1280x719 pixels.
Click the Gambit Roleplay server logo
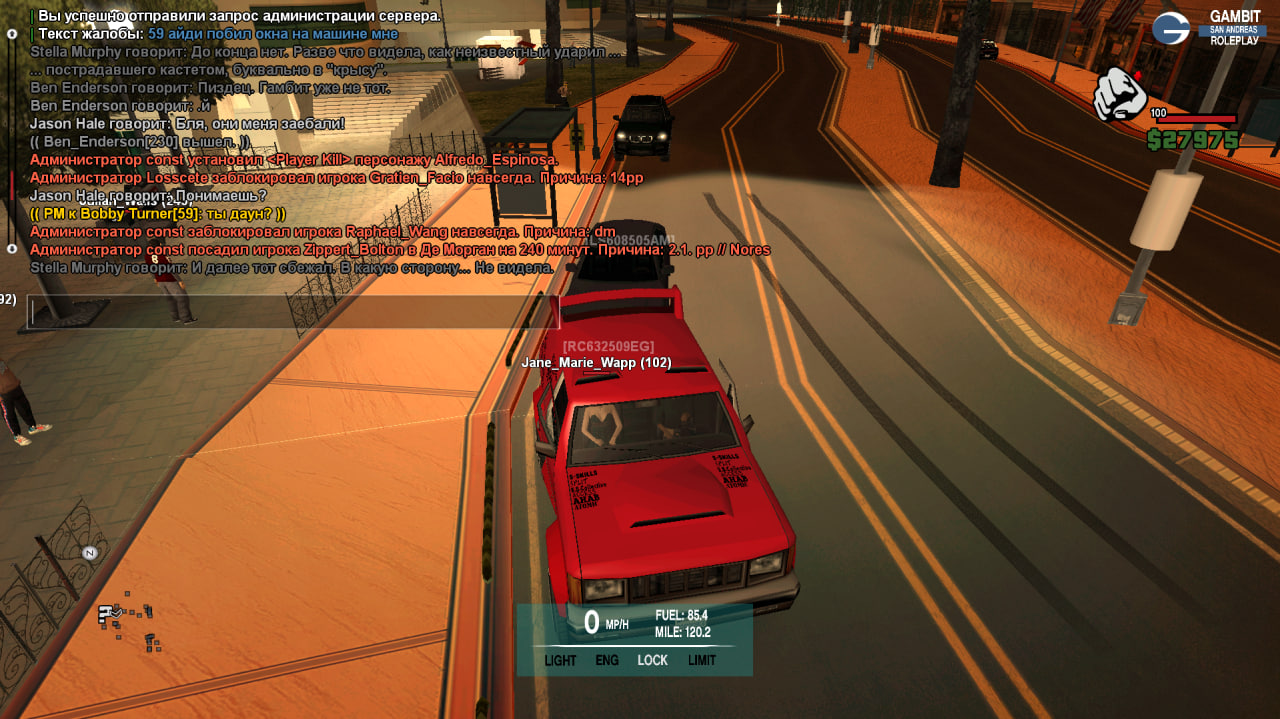point(1208,28)
